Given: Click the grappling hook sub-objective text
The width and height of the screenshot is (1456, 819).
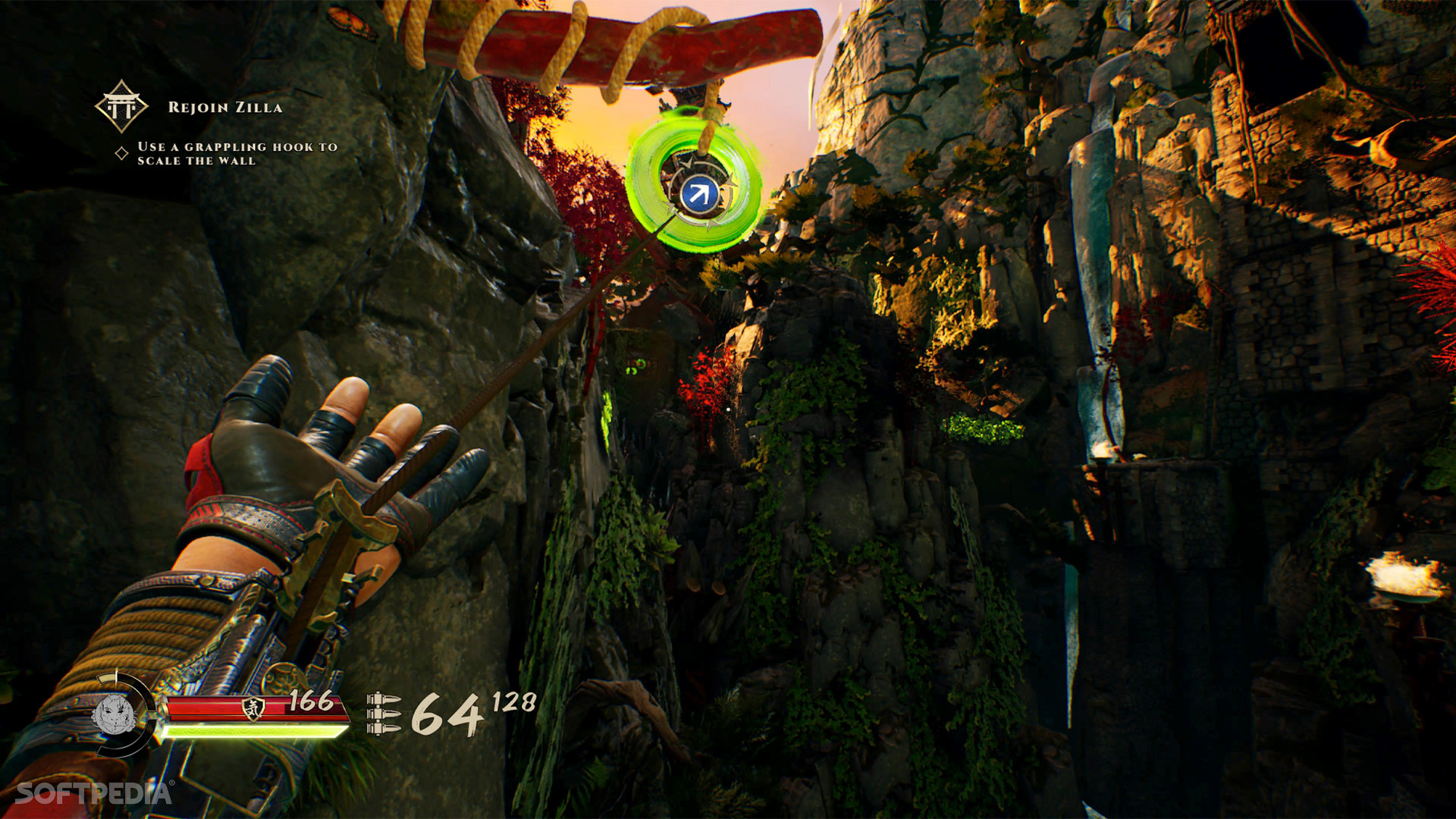Looking at the screenshot, I should click(237, 153).
